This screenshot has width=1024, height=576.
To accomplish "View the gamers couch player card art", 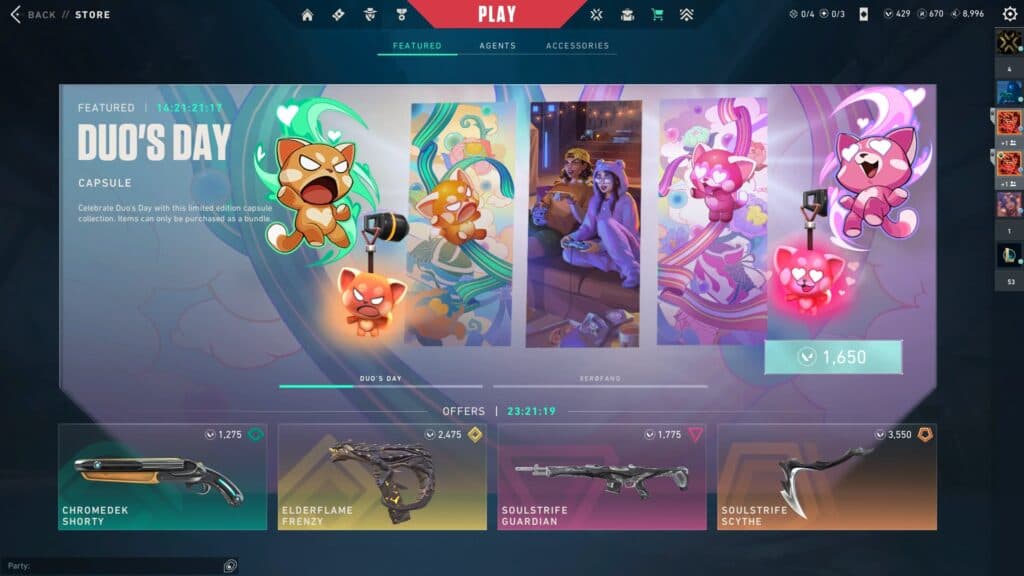I will coord(584,223).
